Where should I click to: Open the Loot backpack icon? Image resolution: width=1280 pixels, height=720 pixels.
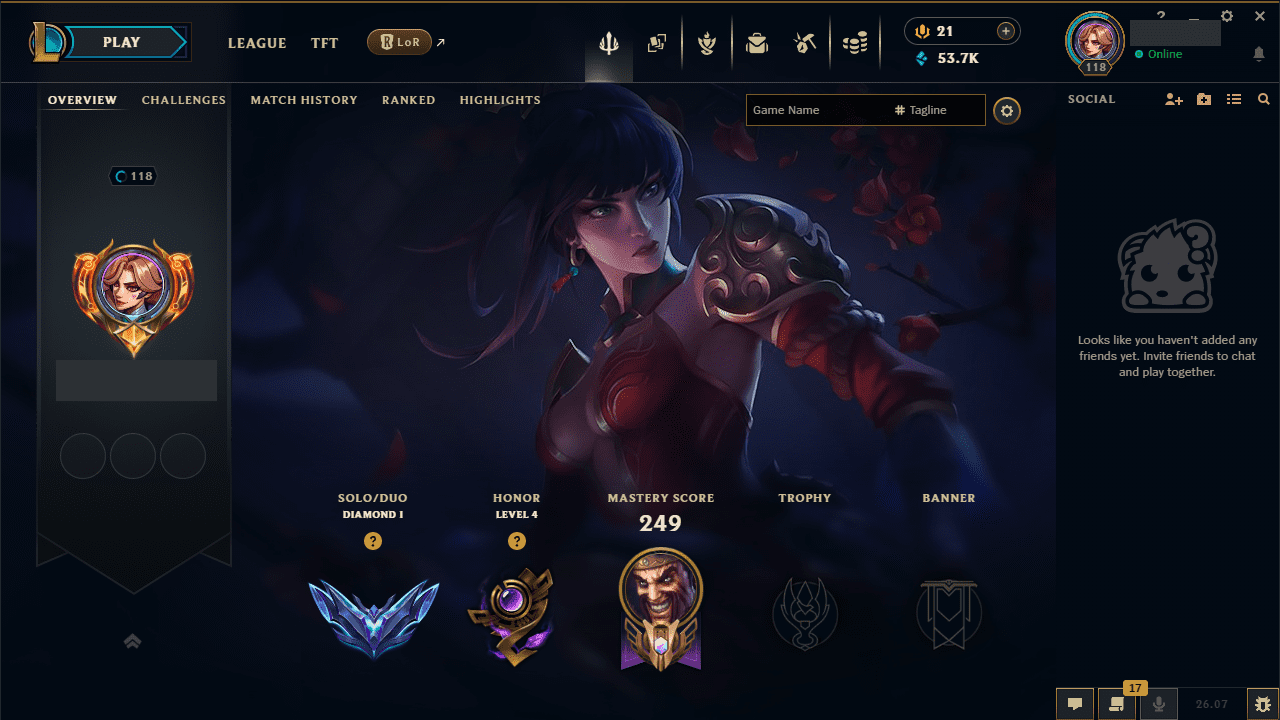point(757,43)
